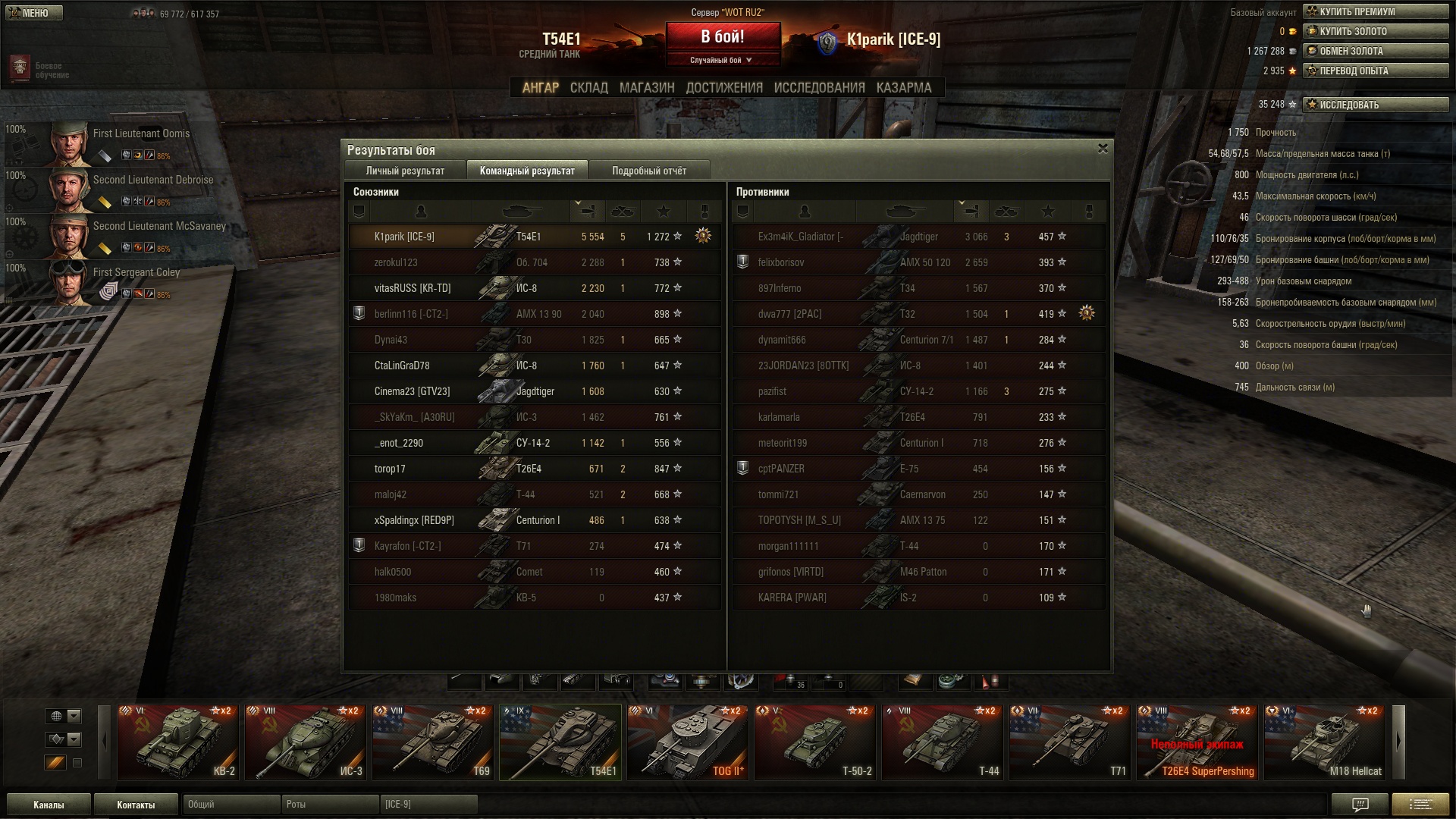The height and width of the screenshot is (819, 1456).
Task: Select the КВ-2 tank in the carousel
Action: point(178,742)
